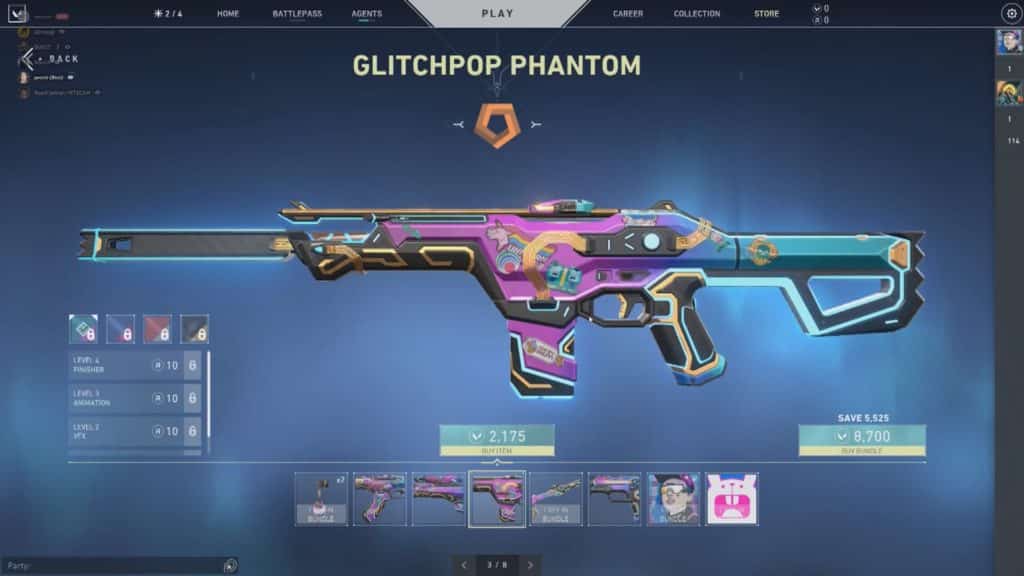
Task: Start matchmaking with the PLAY button
Action: [x=497, y=14]
